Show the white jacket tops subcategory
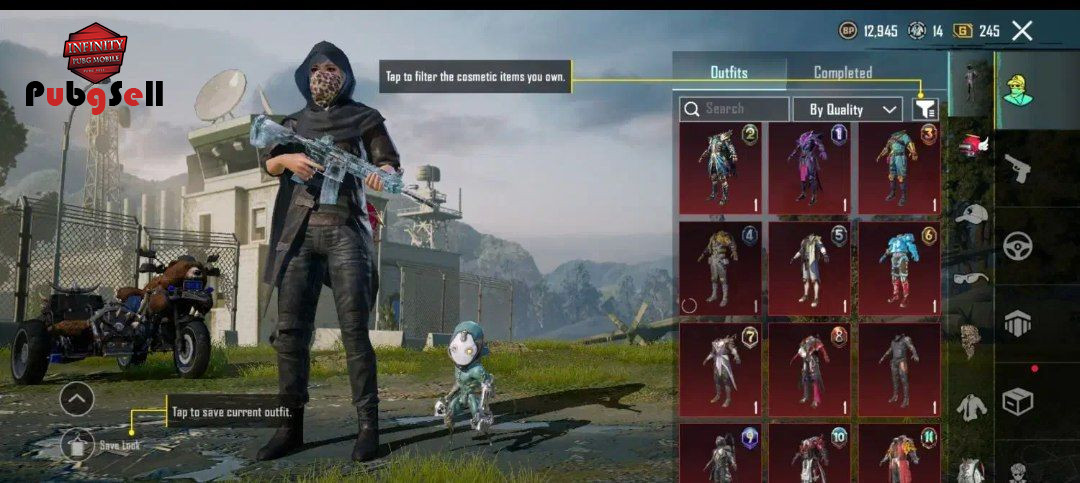The width and height of the screenshot is (1080, 483). coord(970,406)
